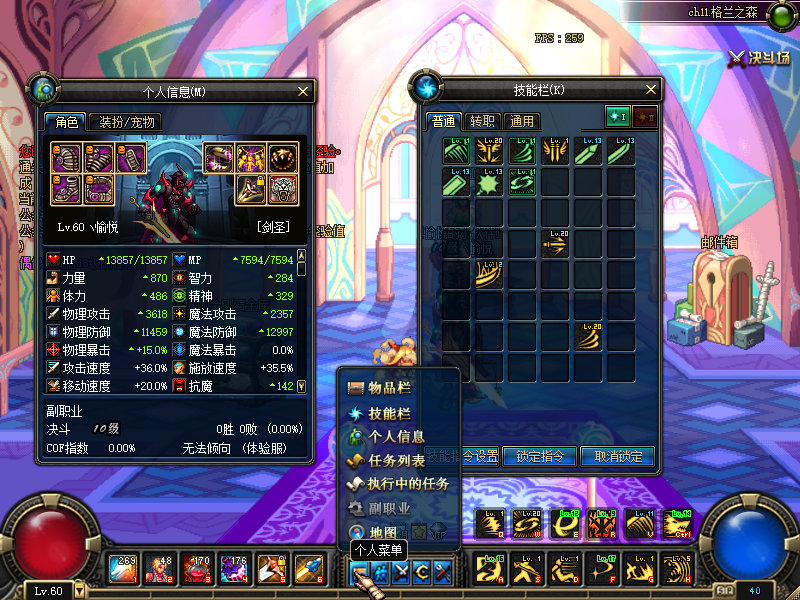The width and height of the screenshot is (800, 600).
Task: Select the skill page I toggle
Action: (x=617, y=117)
